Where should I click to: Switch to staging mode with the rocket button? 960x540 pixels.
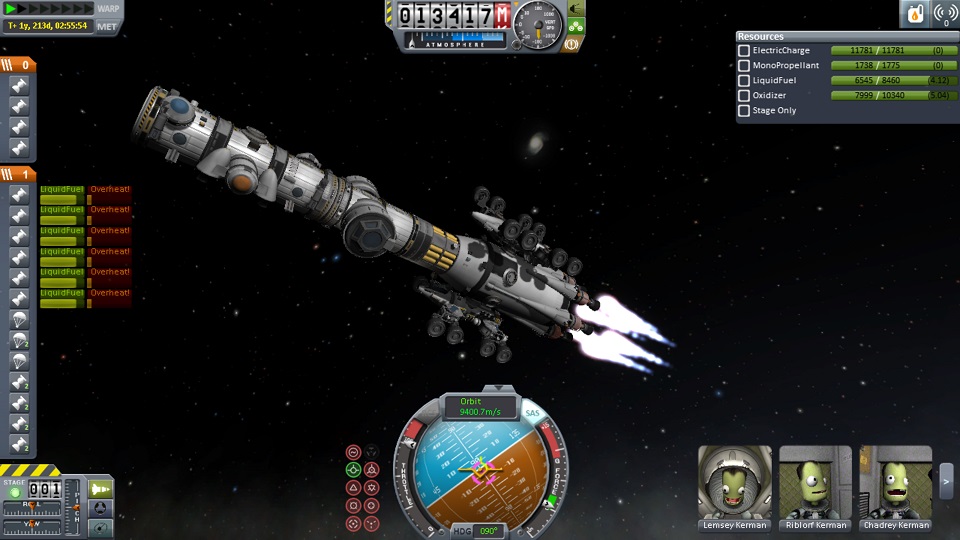(x=101, y=488)
